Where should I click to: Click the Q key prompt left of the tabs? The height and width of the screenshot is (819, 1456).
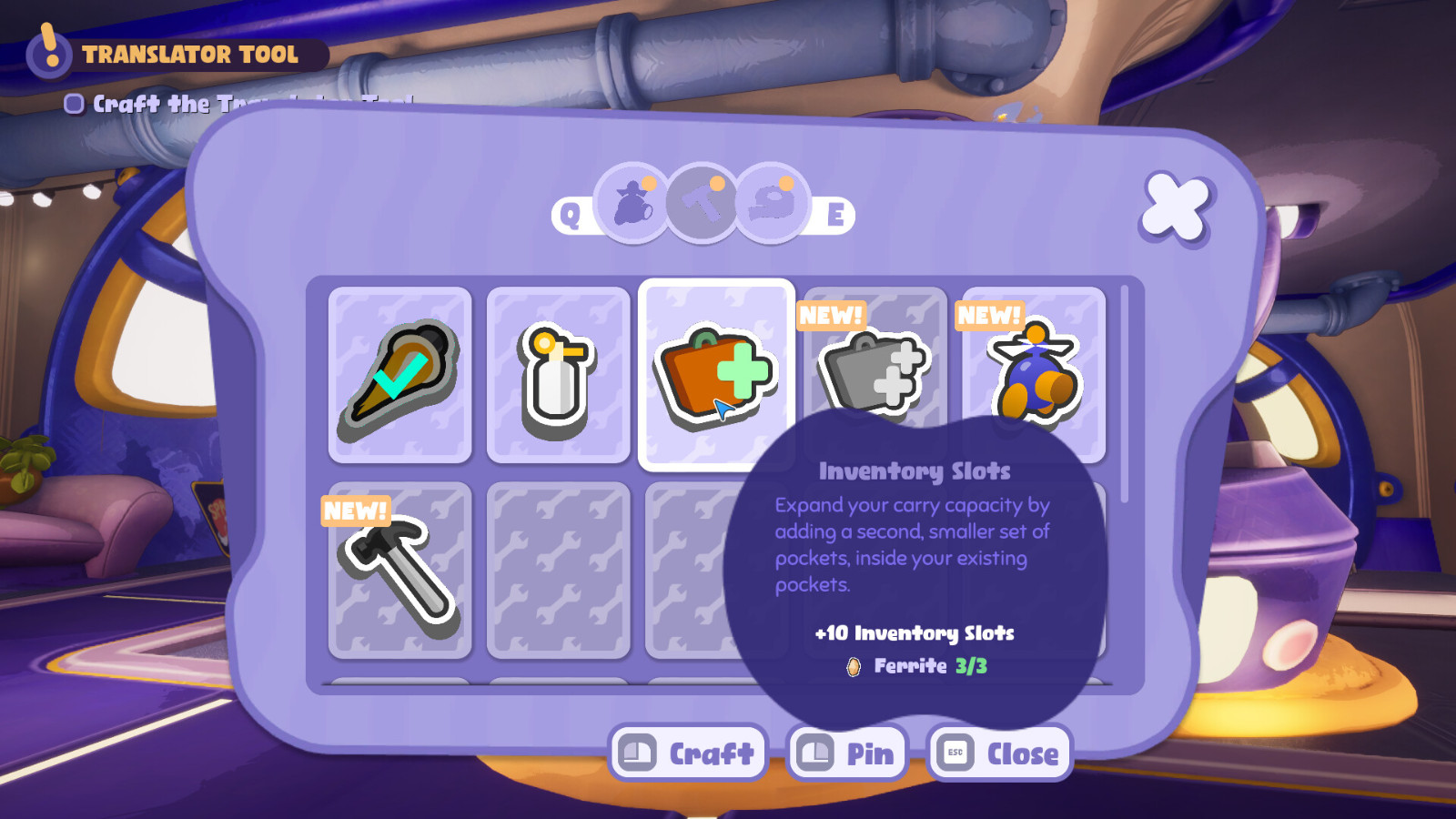(570, 216)
